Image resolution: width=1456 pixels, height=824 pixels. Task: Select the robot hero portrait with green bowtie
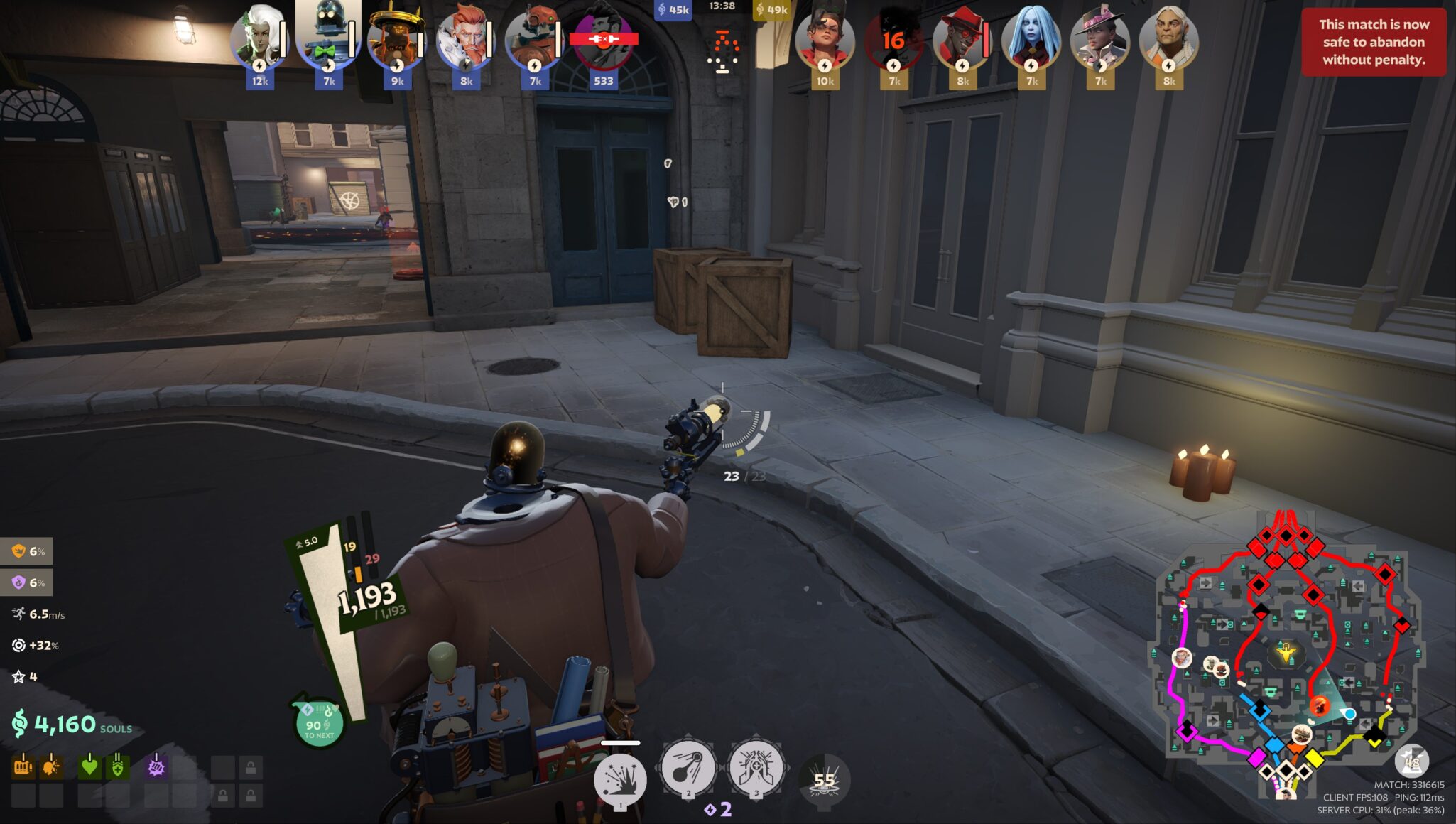[x=327, y=39]
